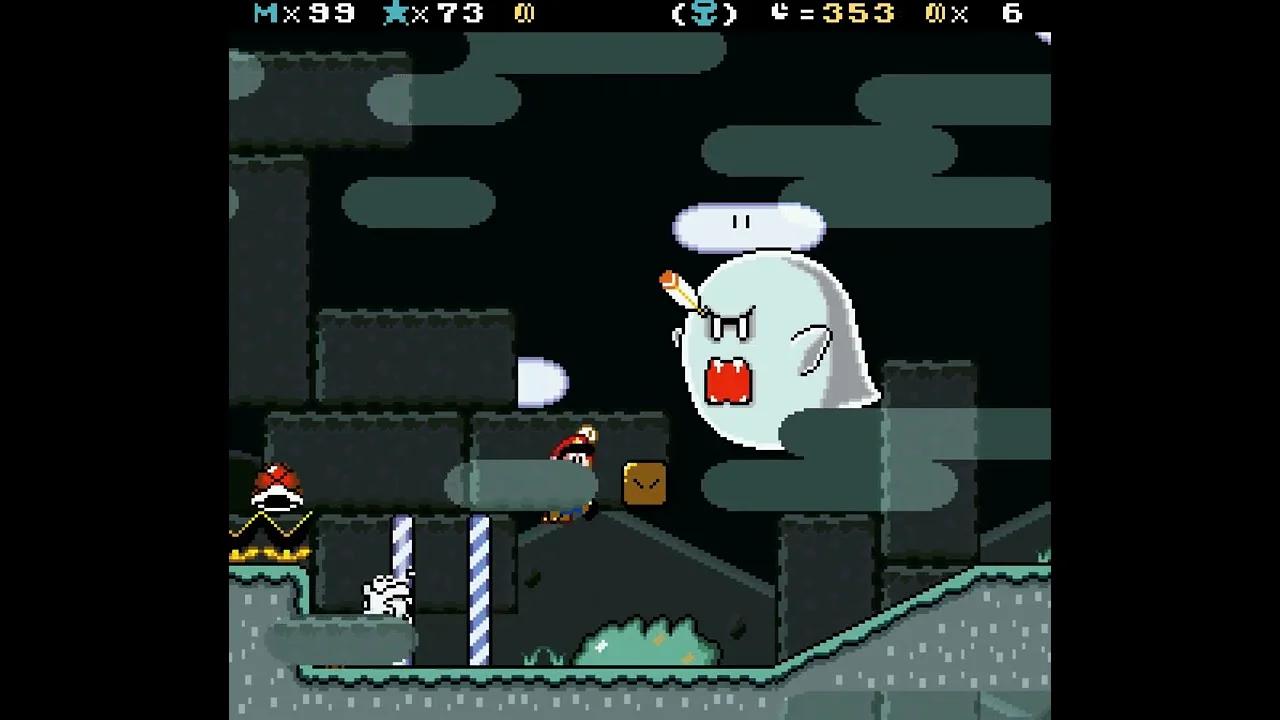Select the coin counter icon showing 6
This screenshot has width=1280, height=720.
coord(938,14)
